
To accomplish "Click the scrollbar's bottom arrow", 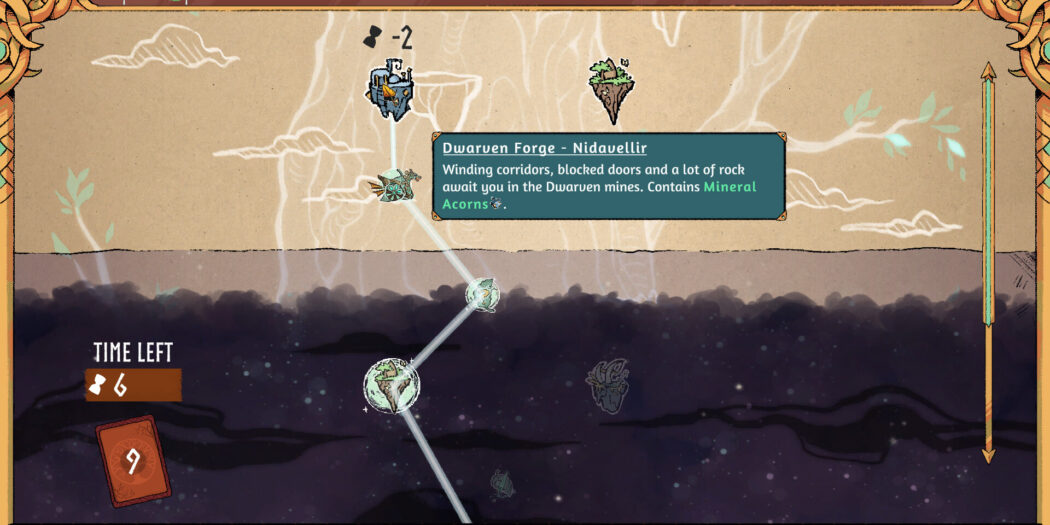I will (988, 455).
